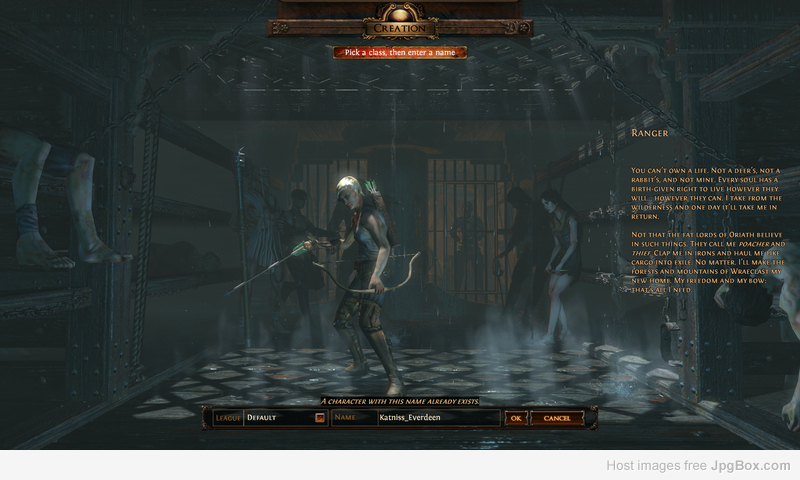Open the League dropdown set to Default
Viewport: 800px width, 480px height.
click(320, 418)
